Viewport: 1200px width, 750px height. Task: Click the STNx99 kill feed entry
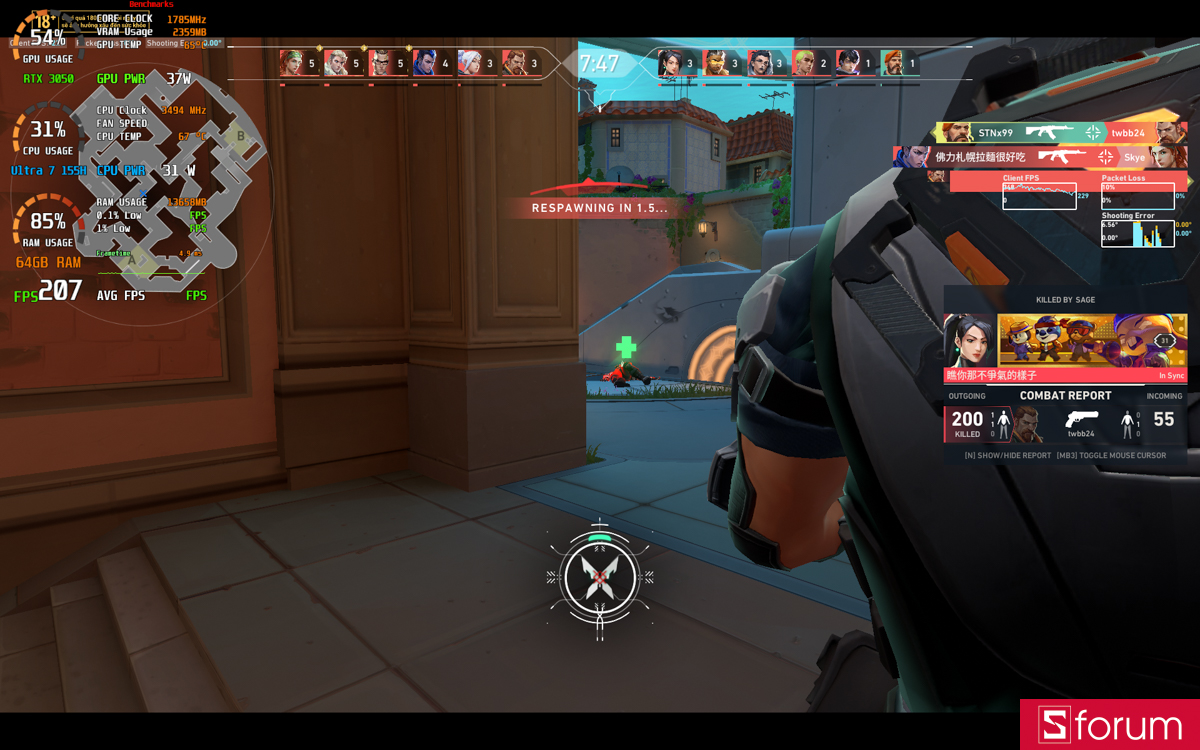(1061, 133)
